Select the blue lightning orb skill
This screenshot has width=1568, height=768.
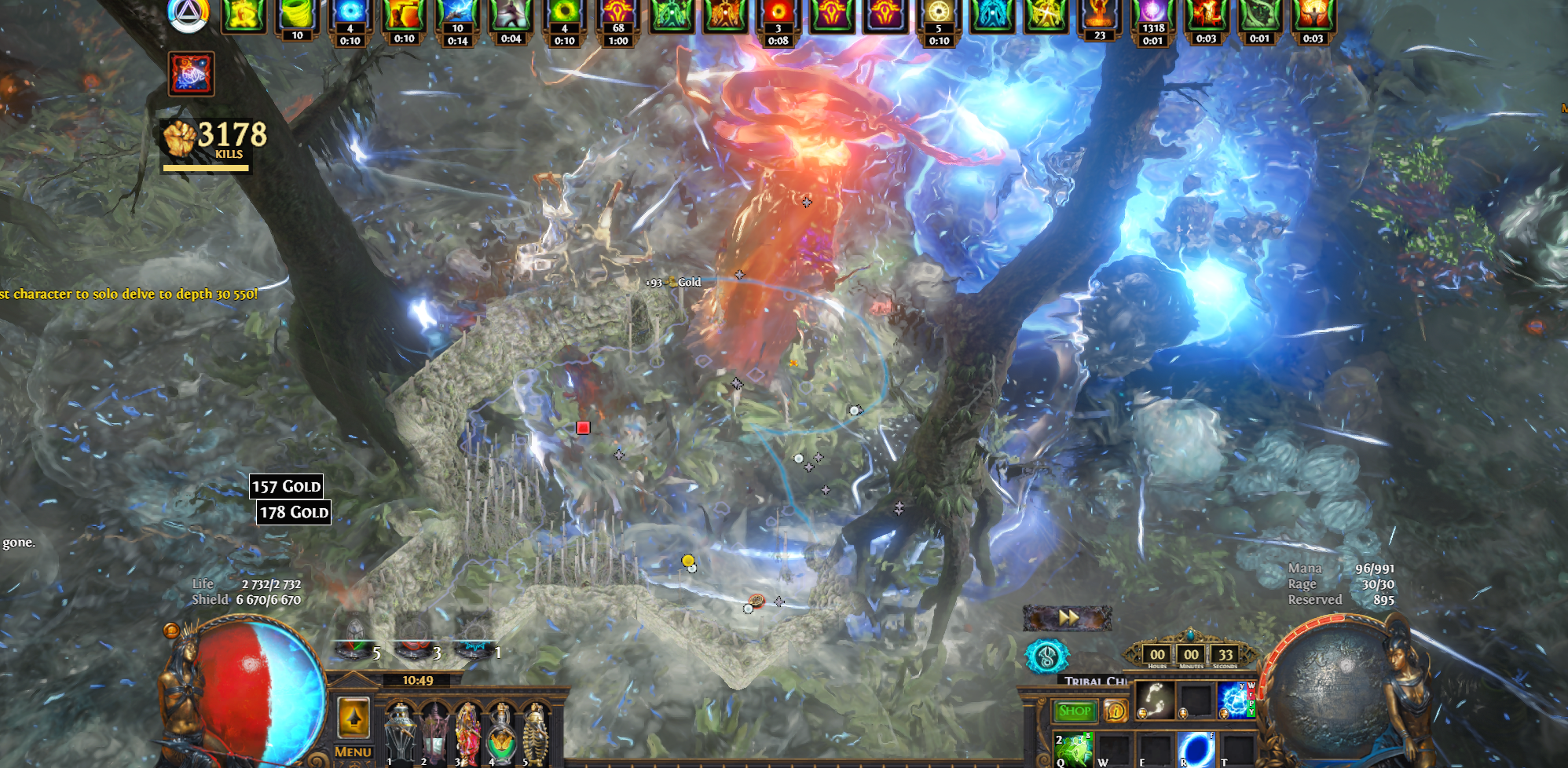pyautogui.click(x=1236, y=699)
